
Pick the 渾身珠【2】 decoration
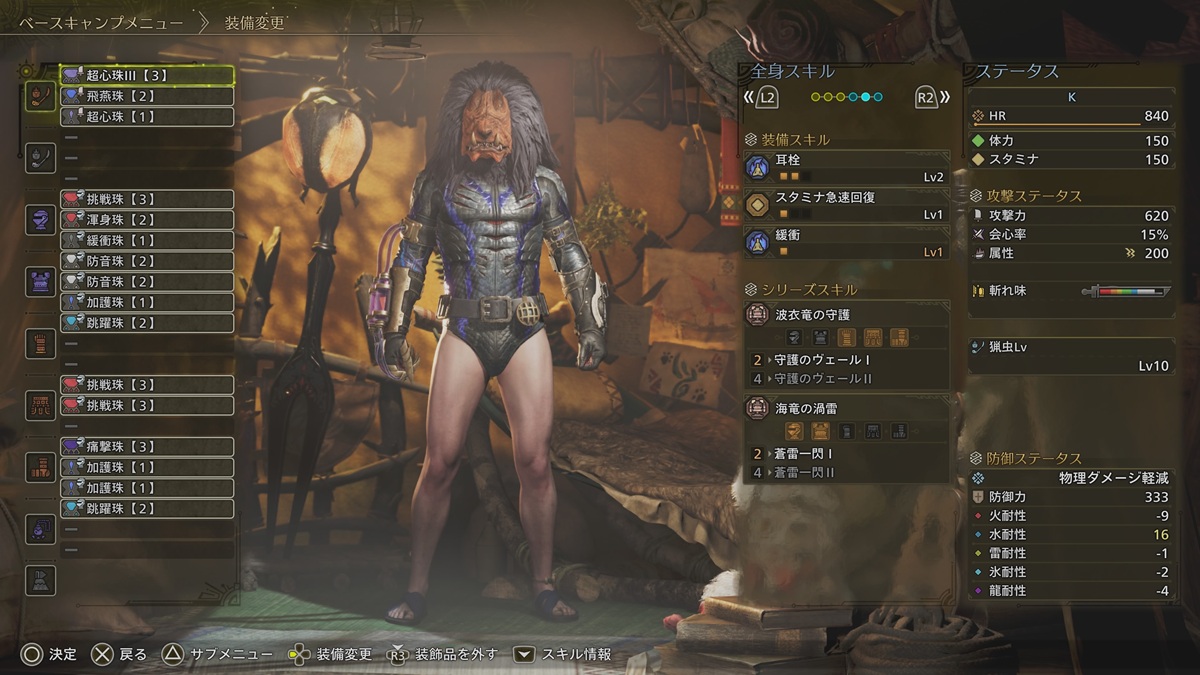[x=147, y=220]
